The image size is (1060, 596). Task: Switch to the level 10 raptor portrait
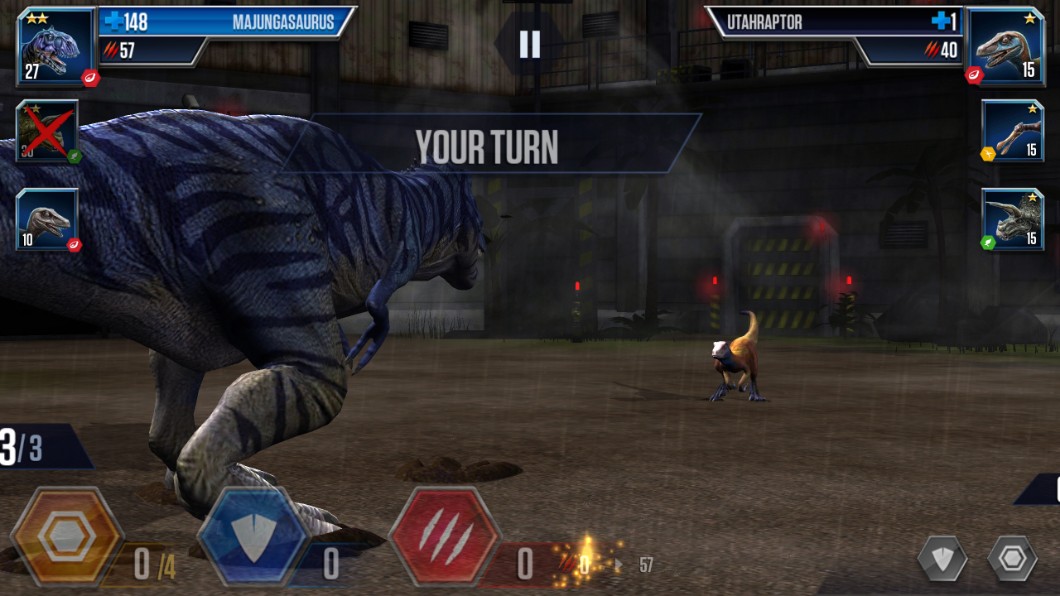pyautogui.click(x=46, y=219)
